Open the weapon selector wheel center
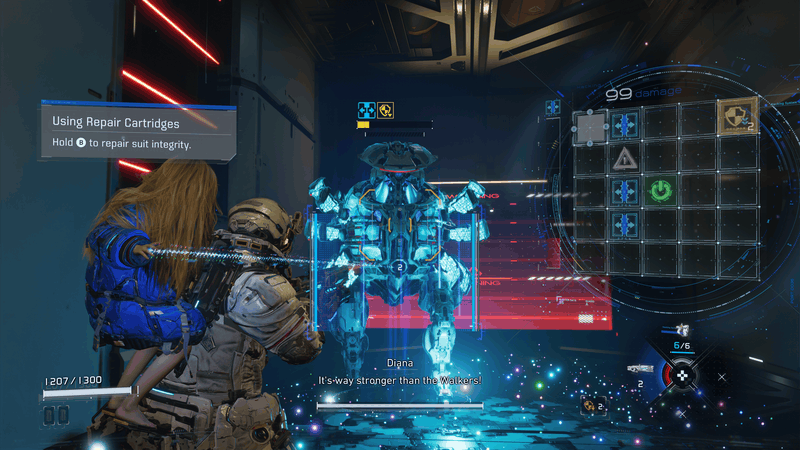 click(x=683, y=375)
